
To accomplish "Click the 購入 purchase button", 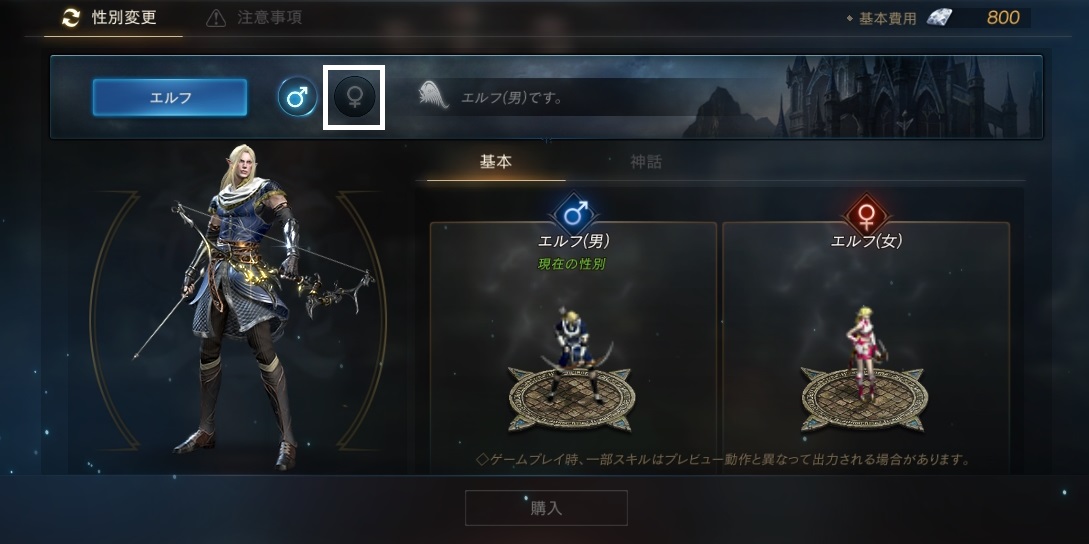I will 546,508.
